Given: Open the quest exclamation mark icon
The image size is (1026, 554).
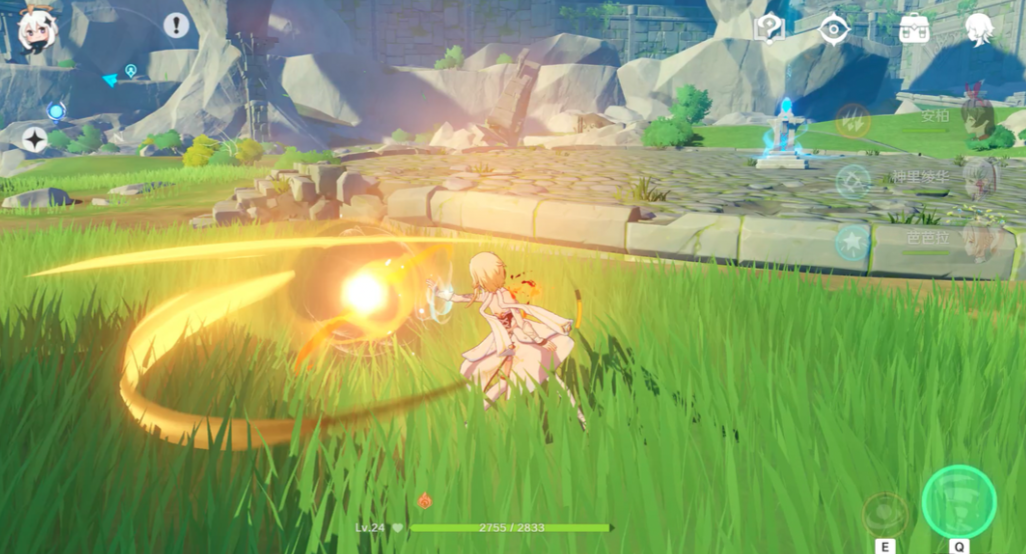Looking at the screenshot, I should (x=176, y=25).
